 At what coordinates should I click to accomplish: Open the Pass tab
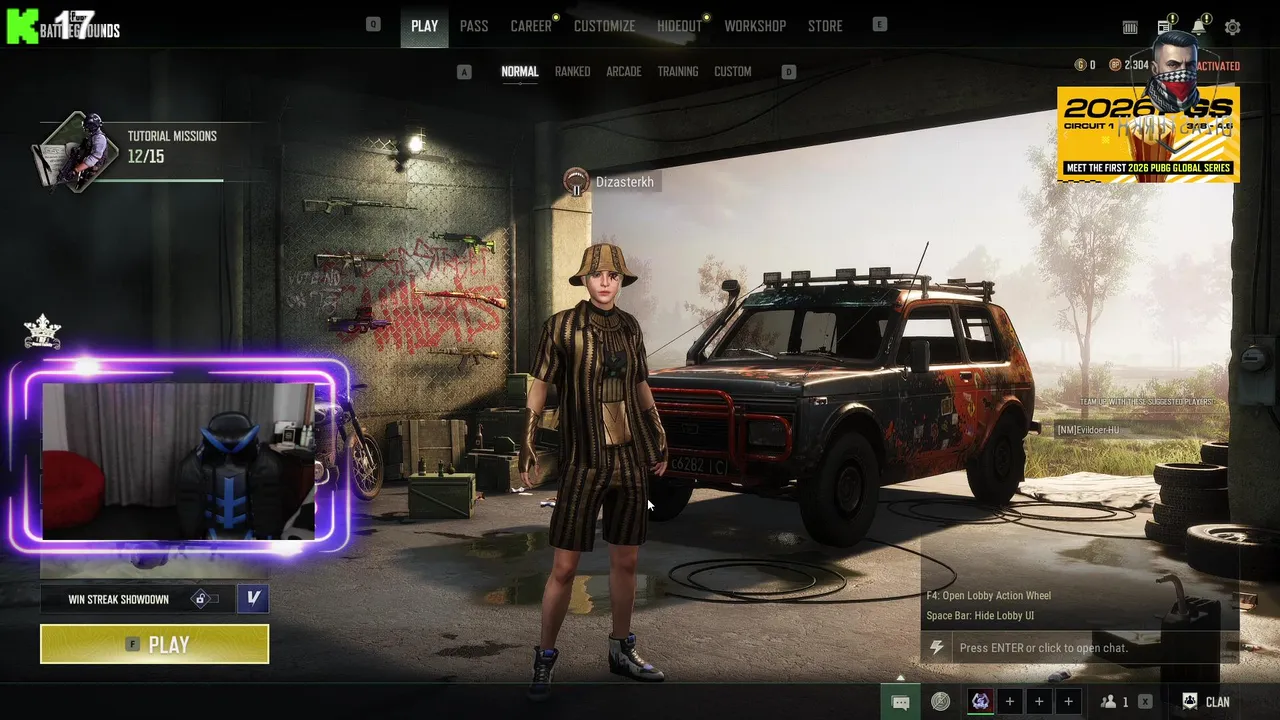tap(474, 26)
